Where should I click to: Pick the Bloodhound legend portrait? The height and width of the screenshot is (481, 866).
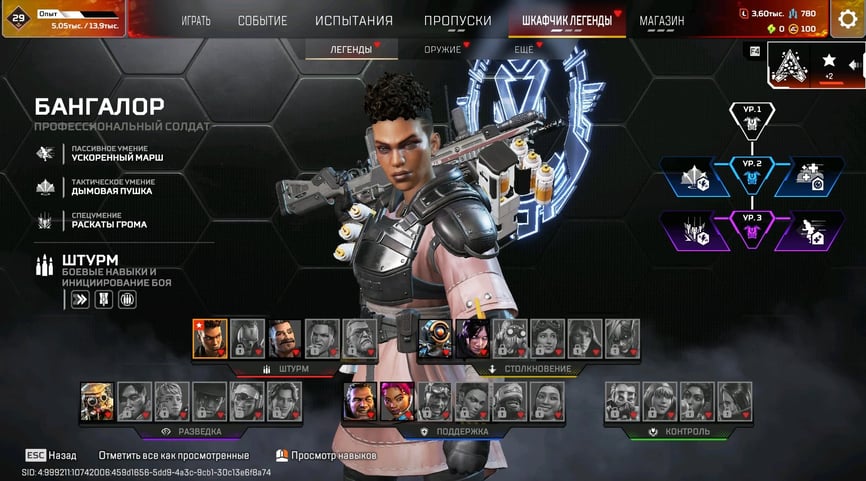(x=97, y=400)
